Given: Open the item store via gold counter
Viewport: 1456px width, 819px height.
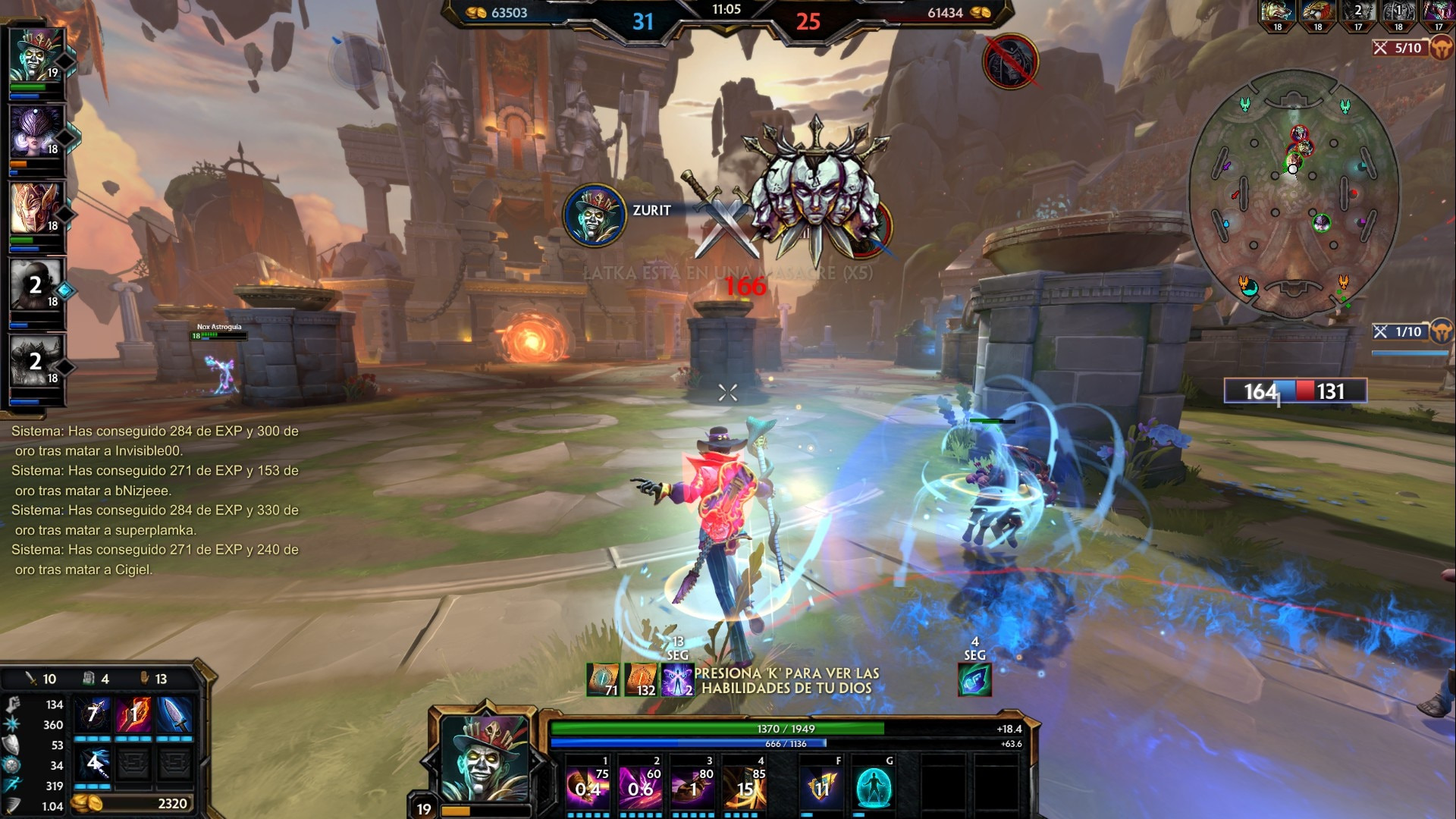Looking at the screenshot, I should (x=133, y=803).
